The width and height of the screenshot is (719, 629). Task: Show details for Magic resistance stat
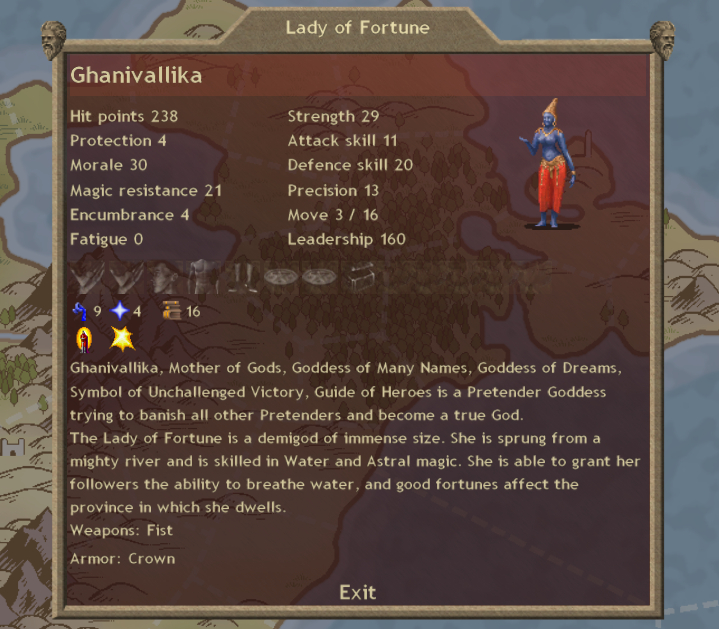coord(145,190)
